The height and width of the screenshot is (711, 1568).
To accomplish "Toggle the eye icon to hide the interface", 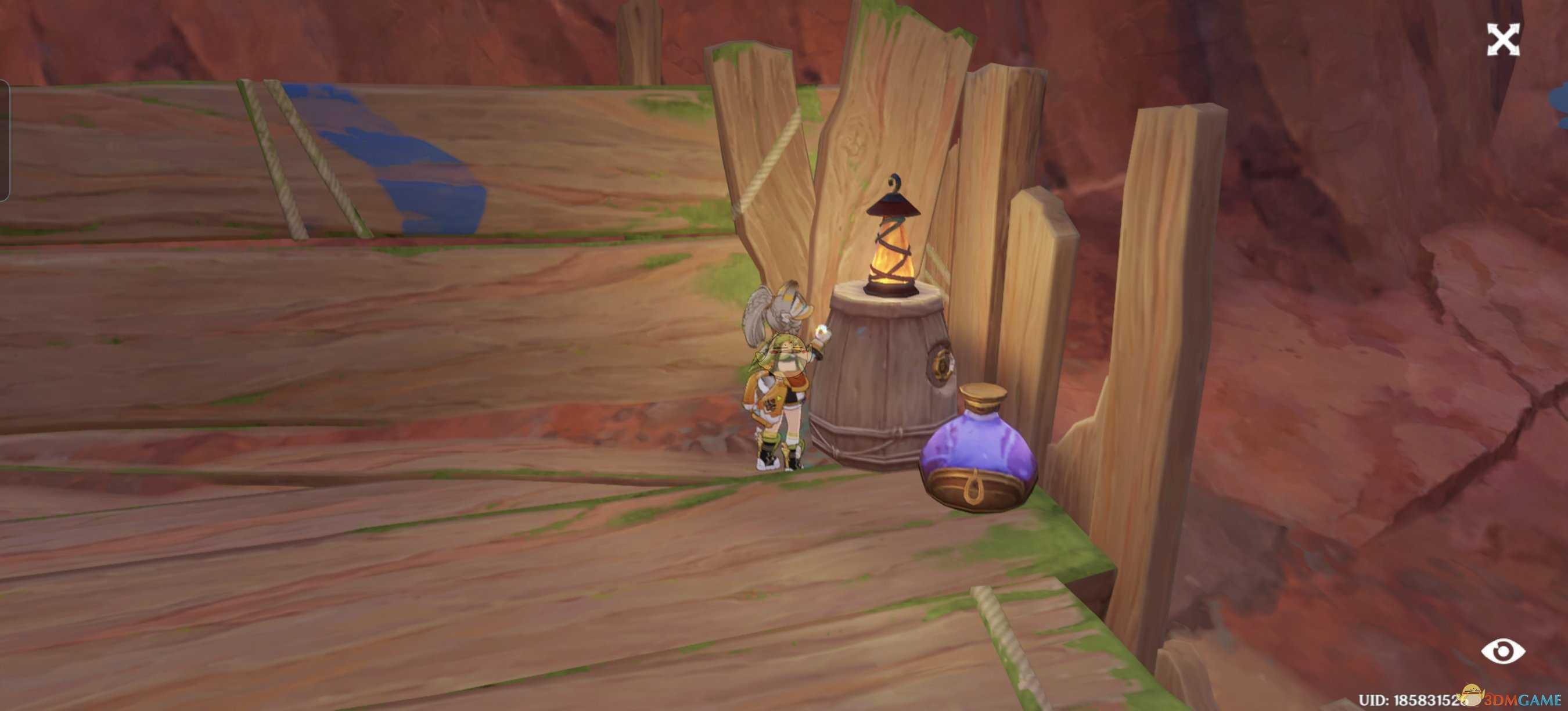I will click(x=1503, y=651).
